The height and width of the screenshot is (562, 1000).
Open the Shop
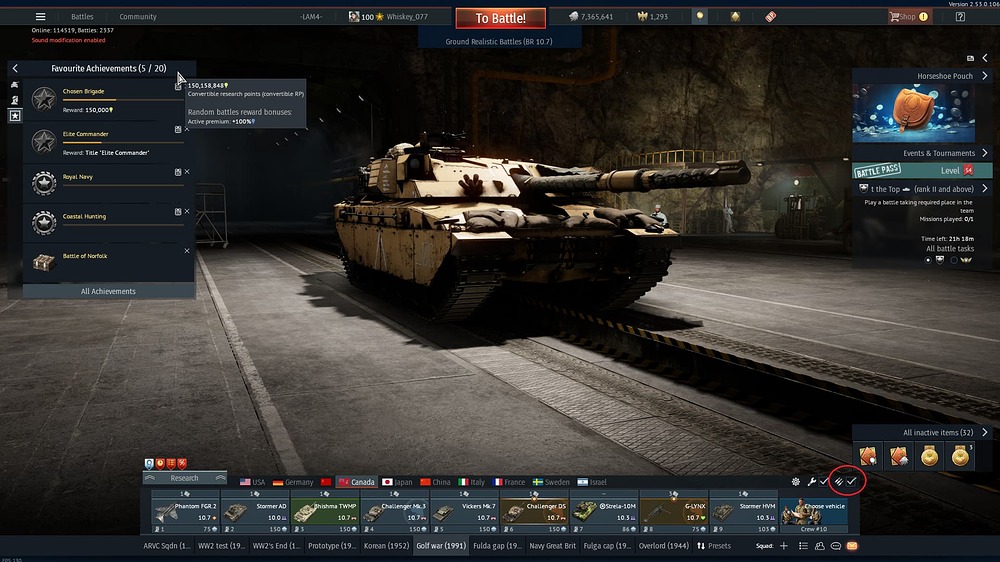[902, 17]
